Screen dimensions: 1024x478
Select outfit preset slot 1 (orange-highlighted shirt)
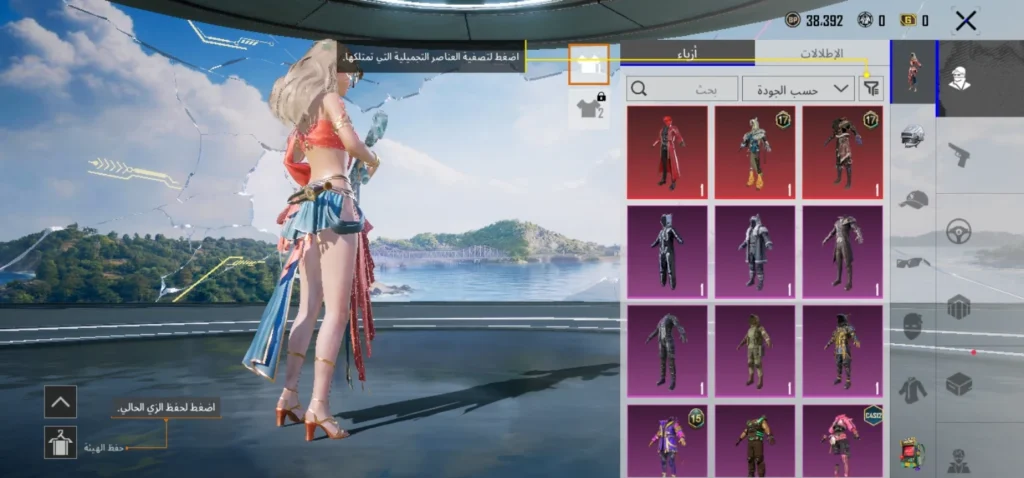588,64
